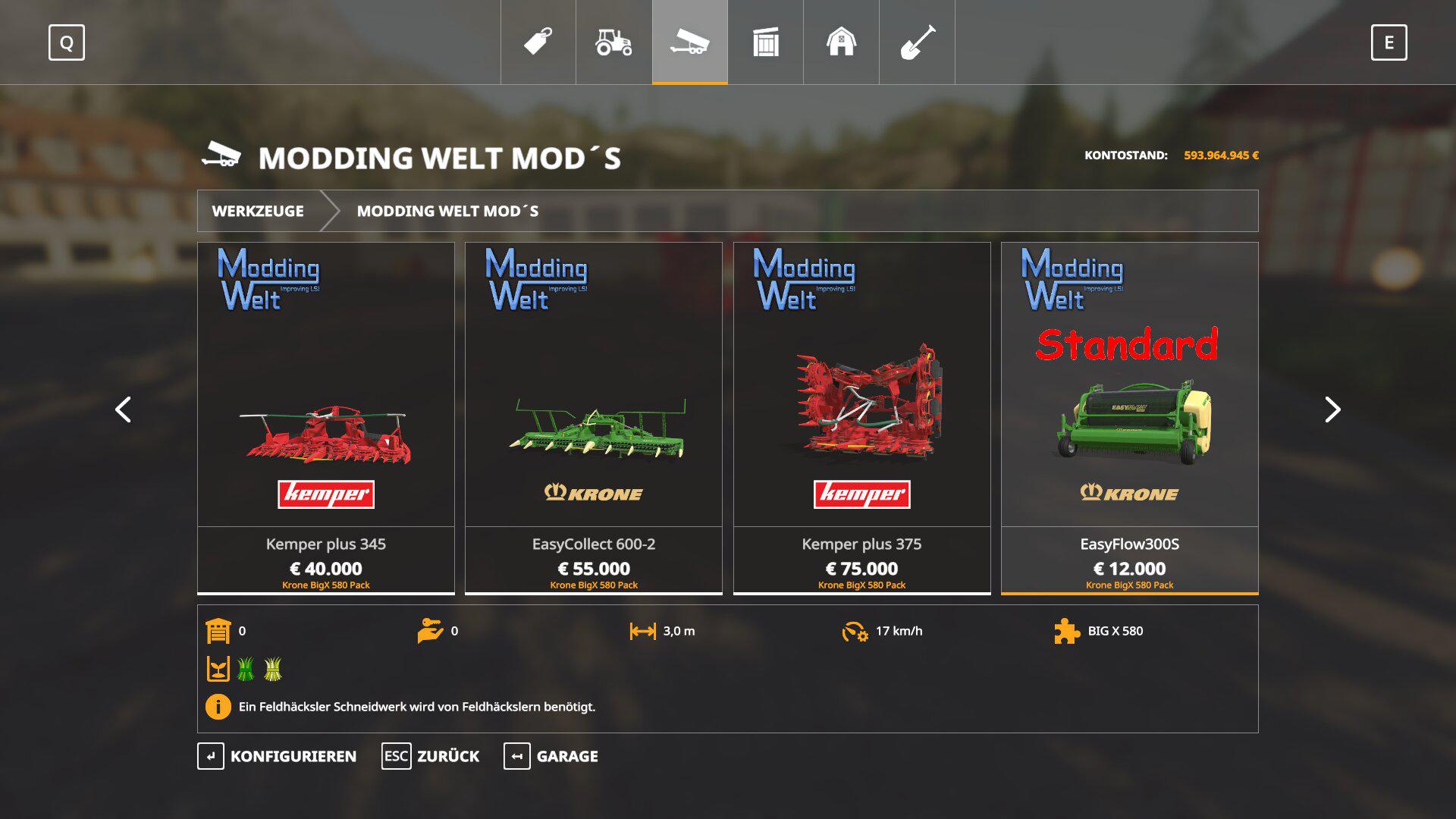The image size is (1456, 819).
Task: Select the Kemper plus 345 card
Action: pos(326,418)
